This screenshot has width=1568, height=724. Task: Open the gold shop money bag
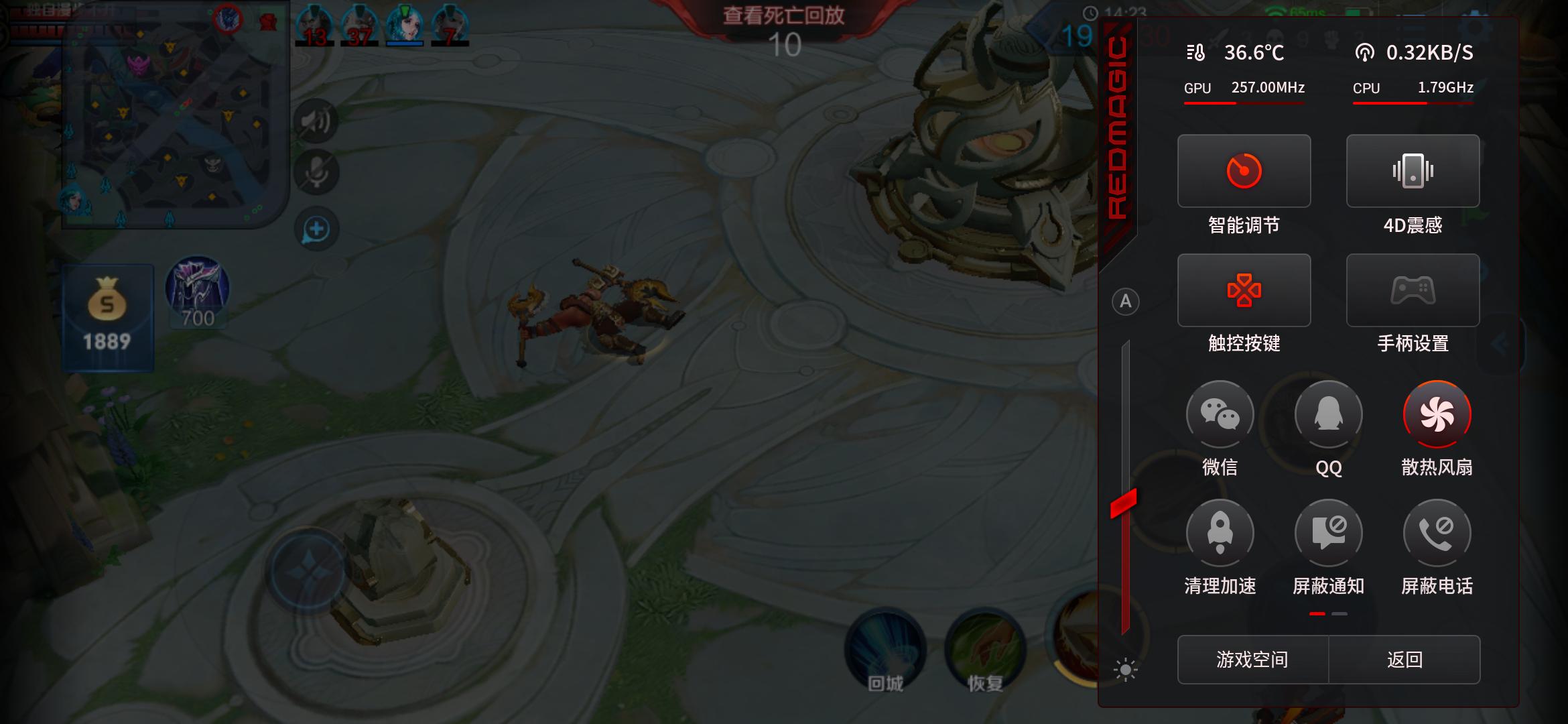pos(107,316)
